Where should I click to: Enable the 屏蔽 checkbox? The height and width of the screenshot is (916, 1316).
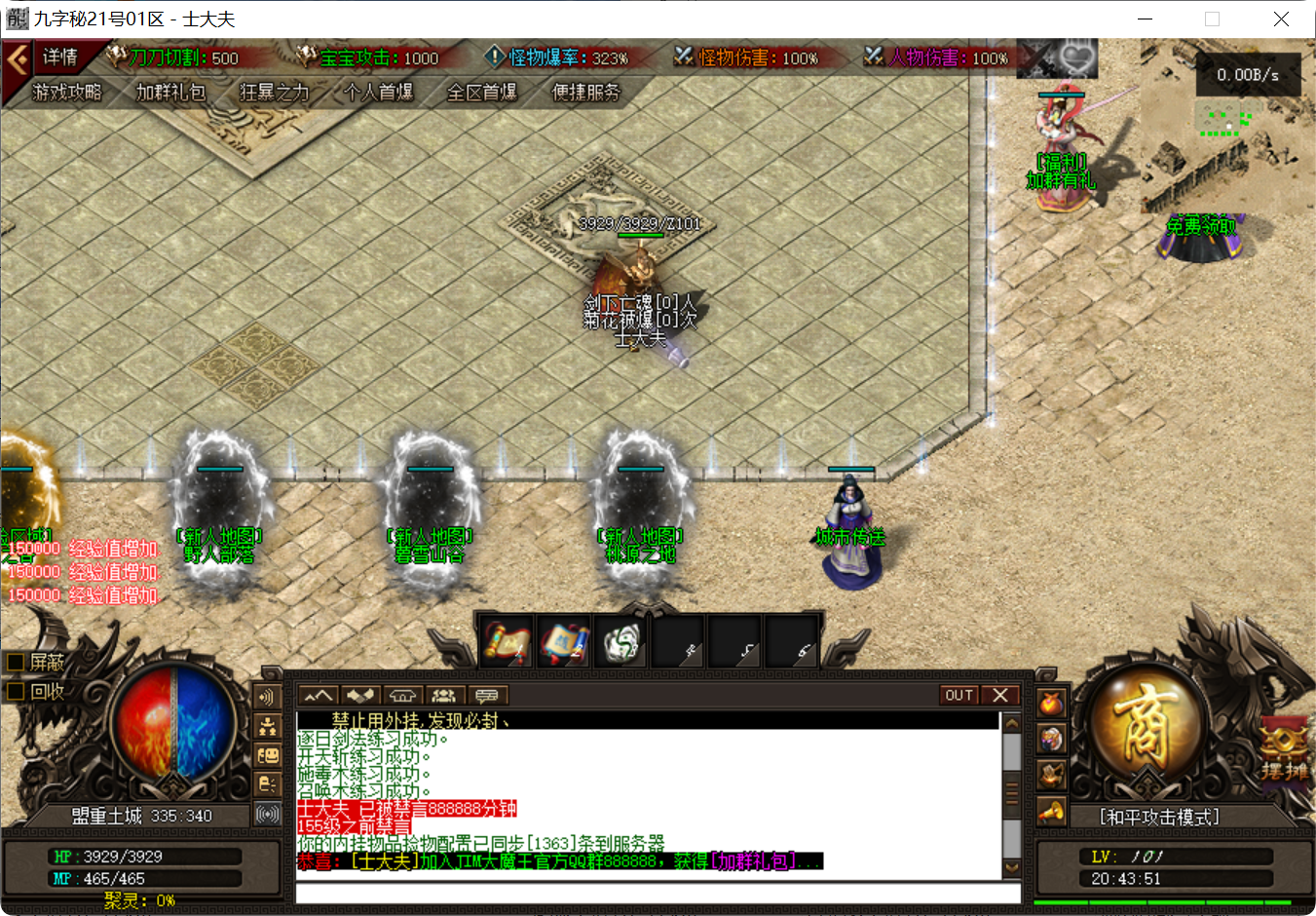[14, 662]
